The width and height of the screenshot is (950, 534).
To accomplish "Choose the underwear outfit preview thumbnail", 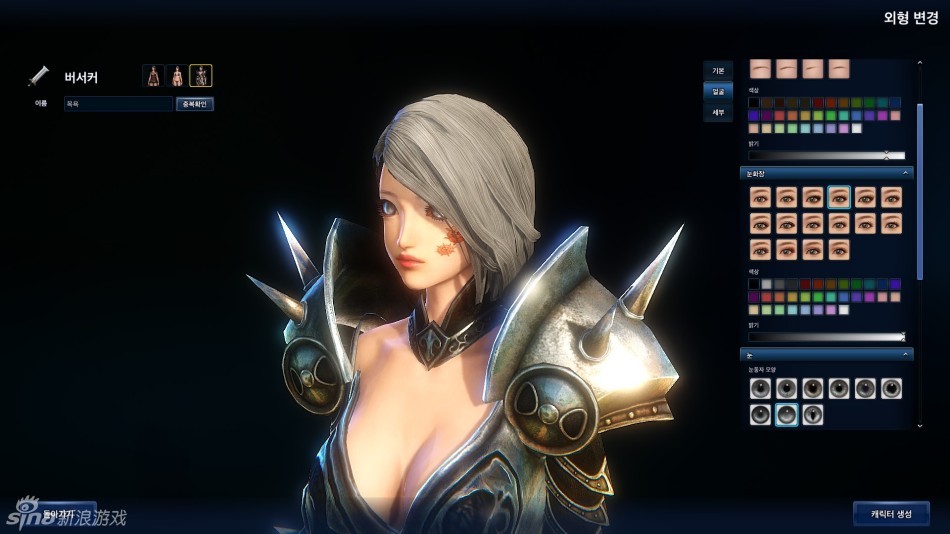I will tap(177, 75).
